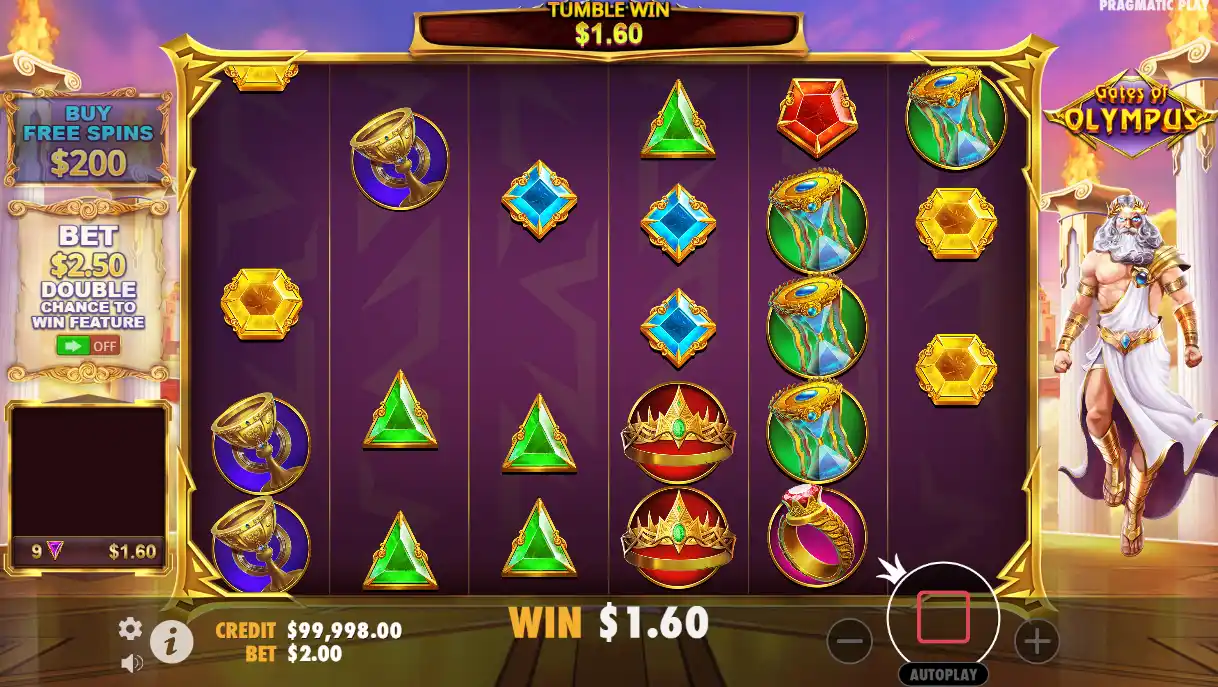Mute the game sound
The width and height of the screenshot is (1218, 687).
[x=131, y=662]
